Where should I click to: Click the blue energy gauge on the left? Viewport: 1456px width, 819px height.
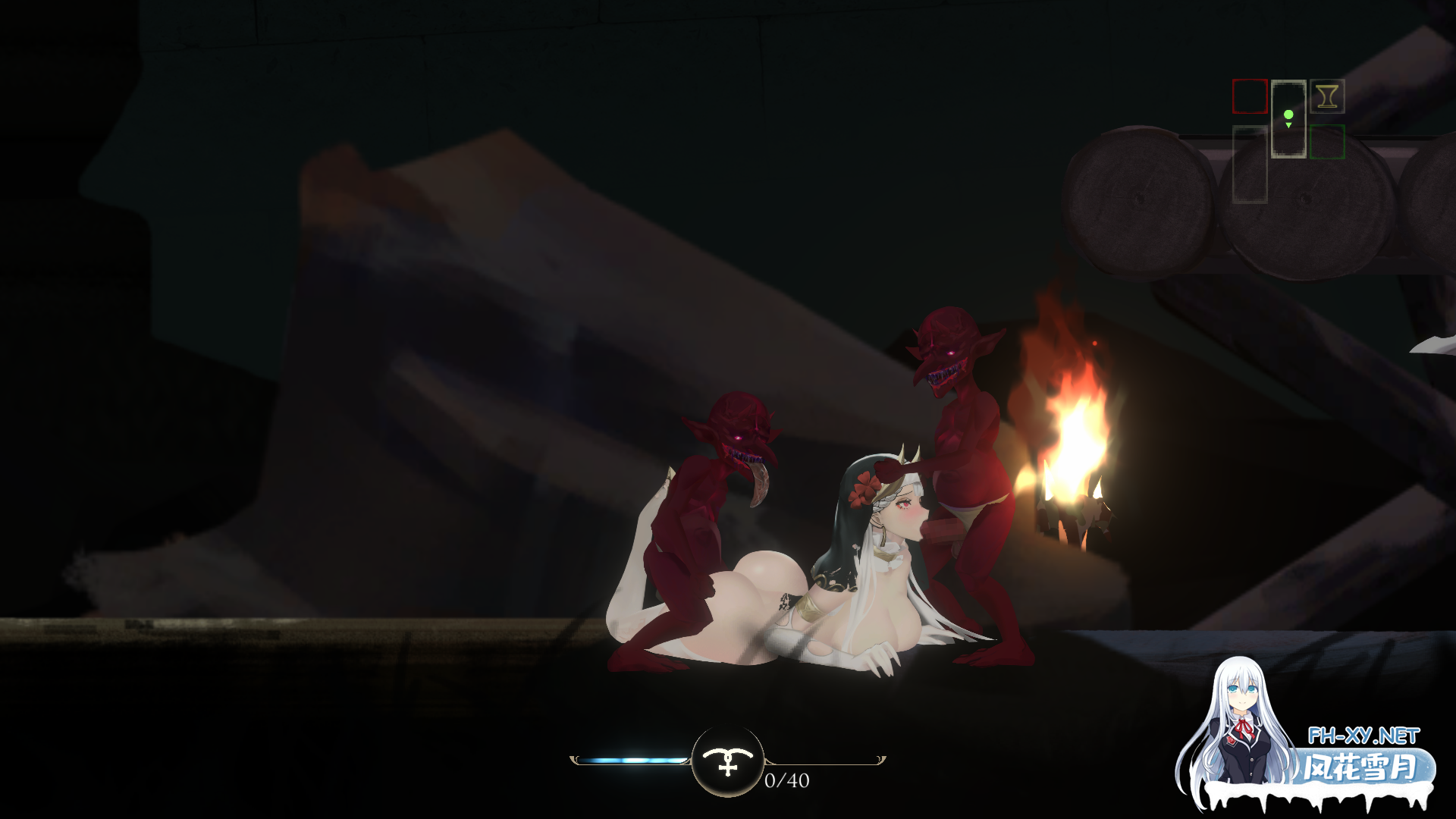click(x=629, y=758)
